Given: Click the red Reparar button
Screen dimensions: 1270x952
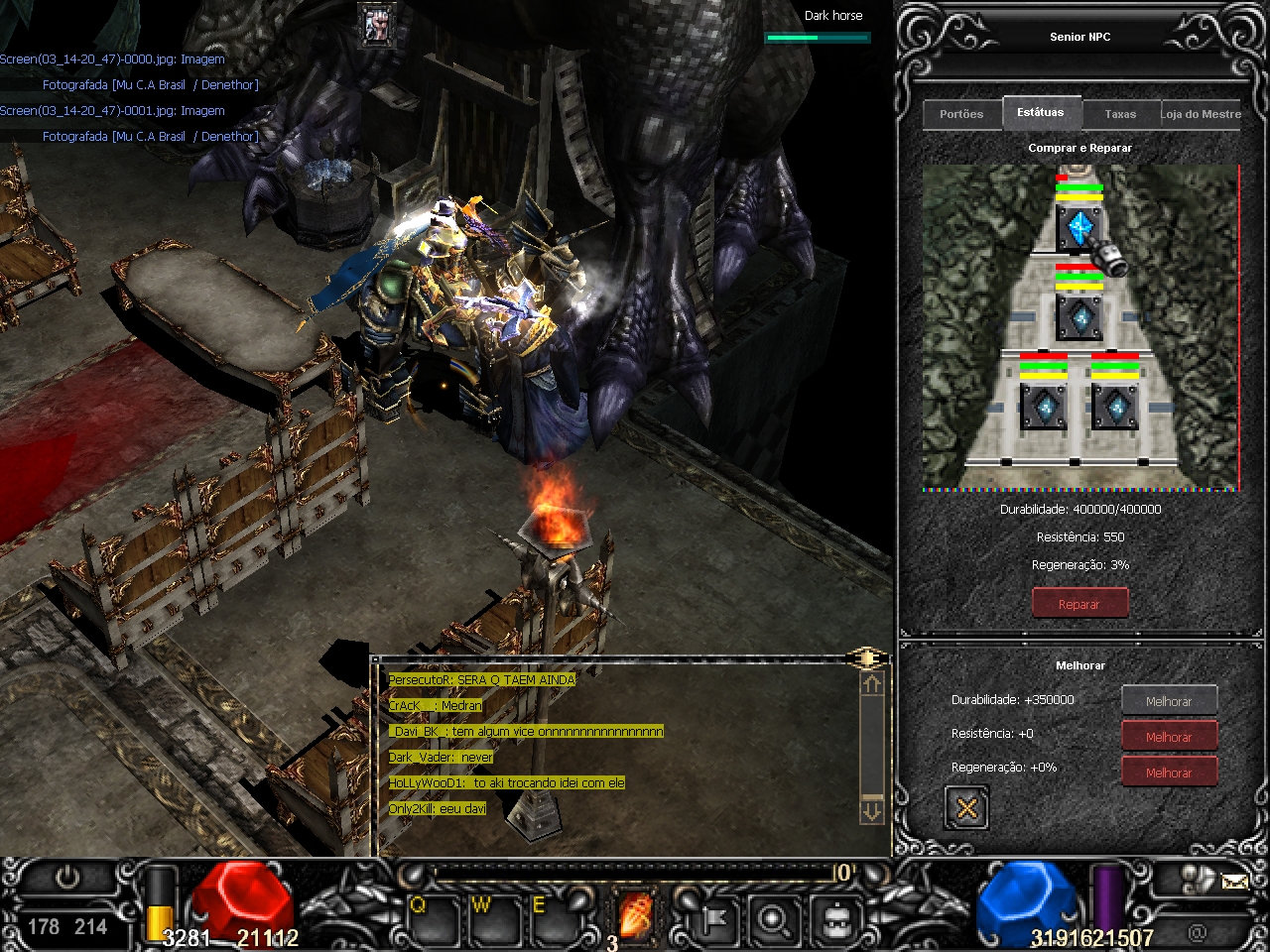Looking at the screenshot, I should (x=1079, y=603).
